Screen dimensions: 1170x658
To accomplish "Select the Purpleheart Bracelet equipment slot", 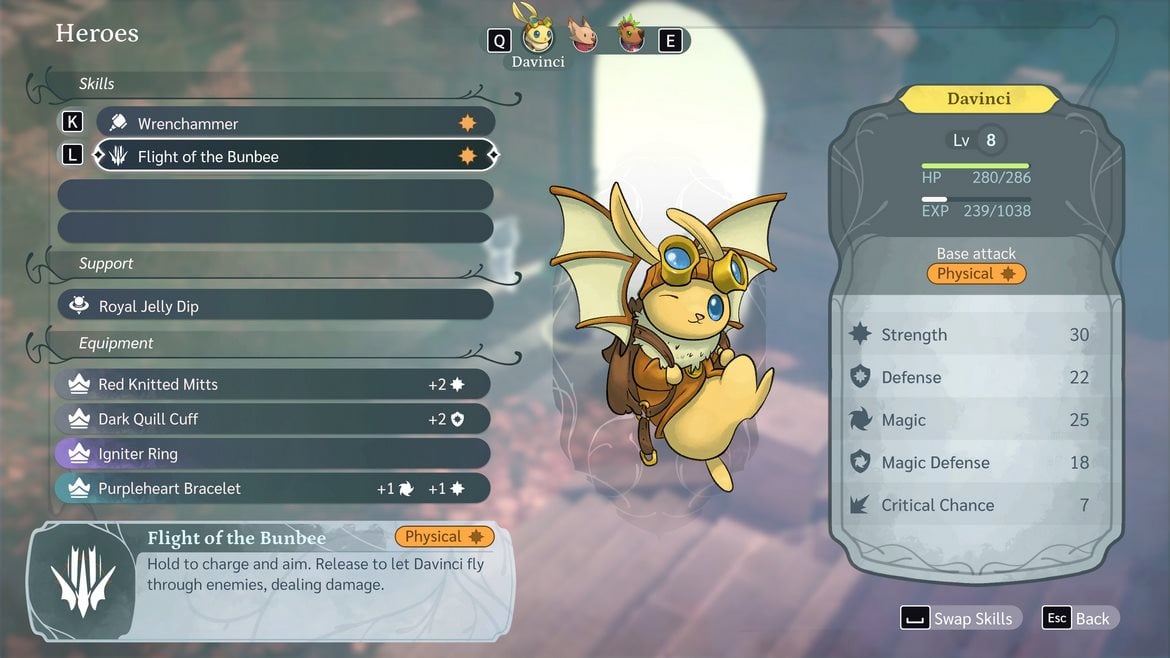I will pos(273,488).
